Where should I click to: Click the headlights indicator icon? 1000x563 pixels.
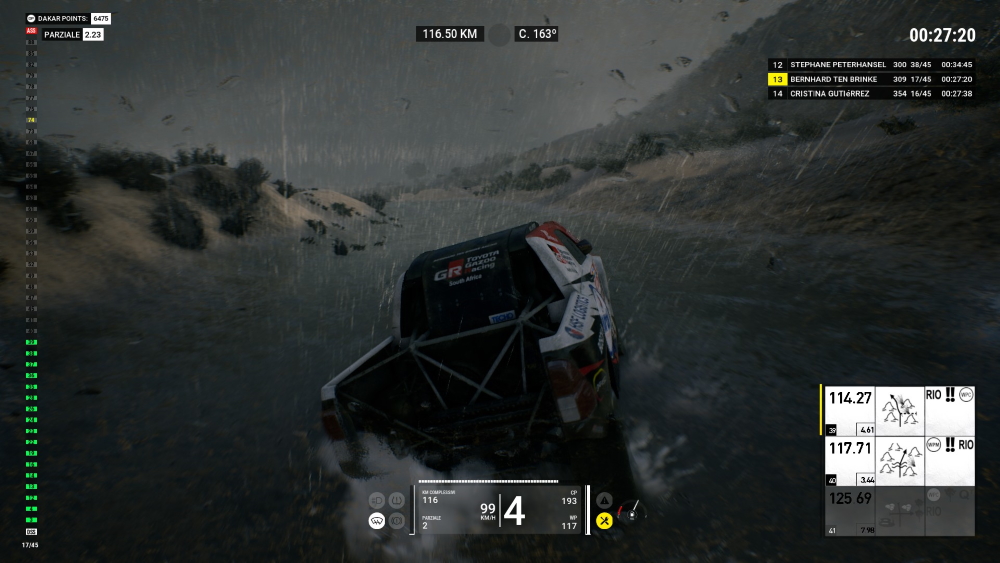click(377, 500)
